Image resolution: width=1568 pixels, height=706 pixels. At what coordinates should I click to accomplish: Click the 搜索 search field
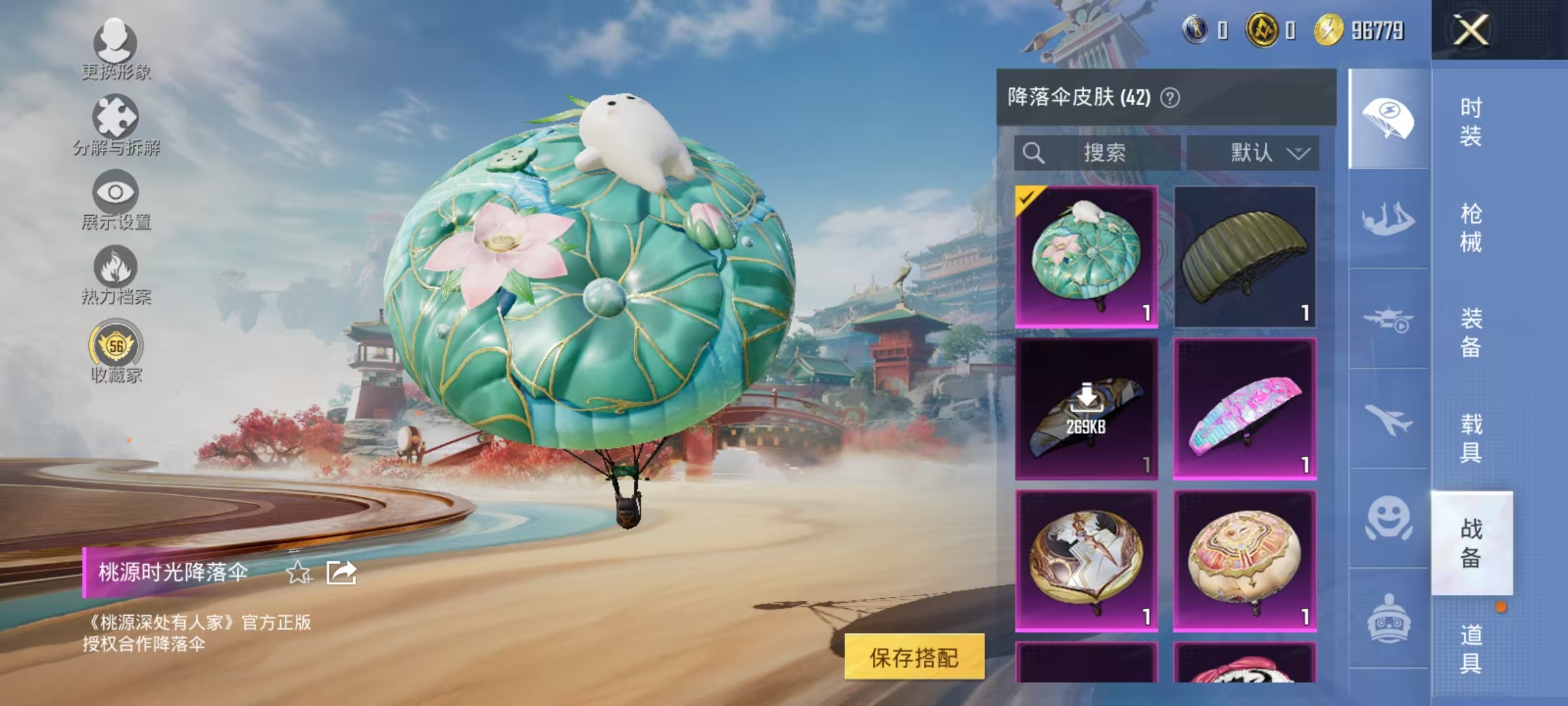click(1098, 152)
